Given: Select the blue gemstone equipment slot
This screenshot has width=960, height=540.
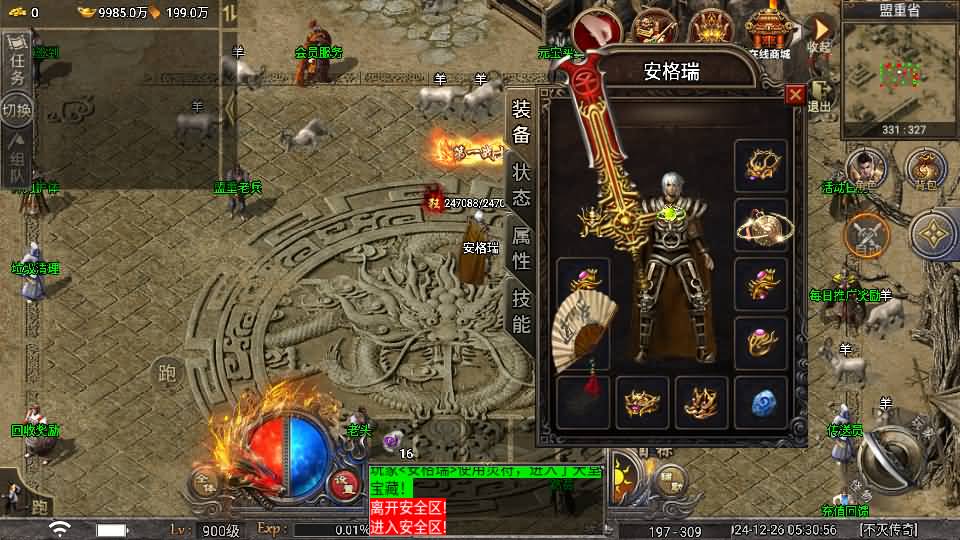Looking at the screenshot, I should [763, 402].
